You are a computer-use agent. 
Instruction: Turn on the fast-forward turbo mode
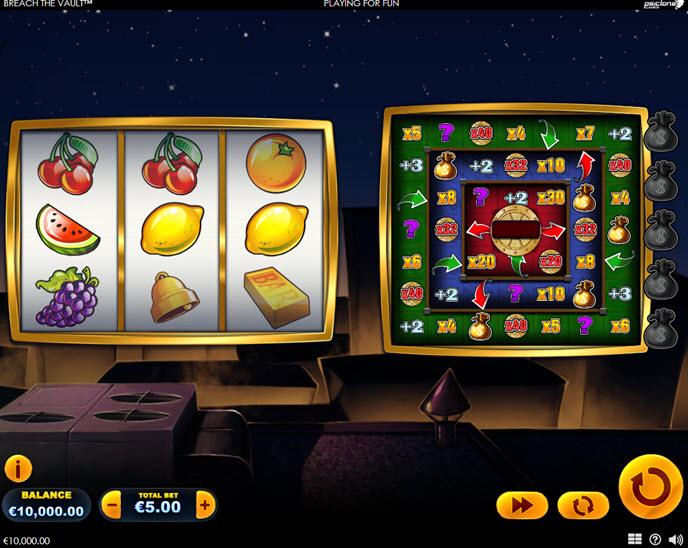[522, 505]
